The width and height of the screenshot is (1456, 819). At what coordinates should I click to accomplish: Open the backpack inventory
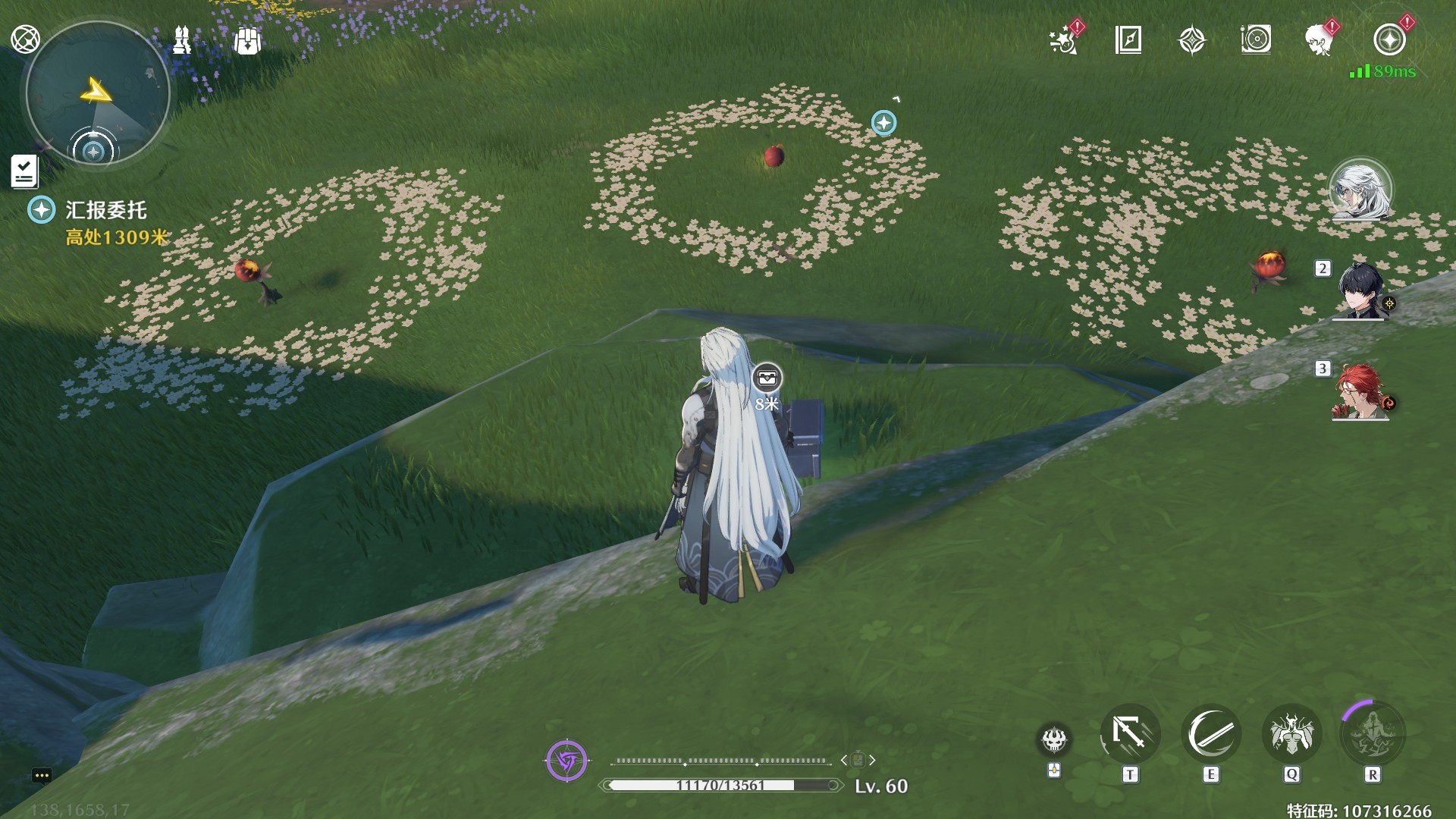point(247,41)
